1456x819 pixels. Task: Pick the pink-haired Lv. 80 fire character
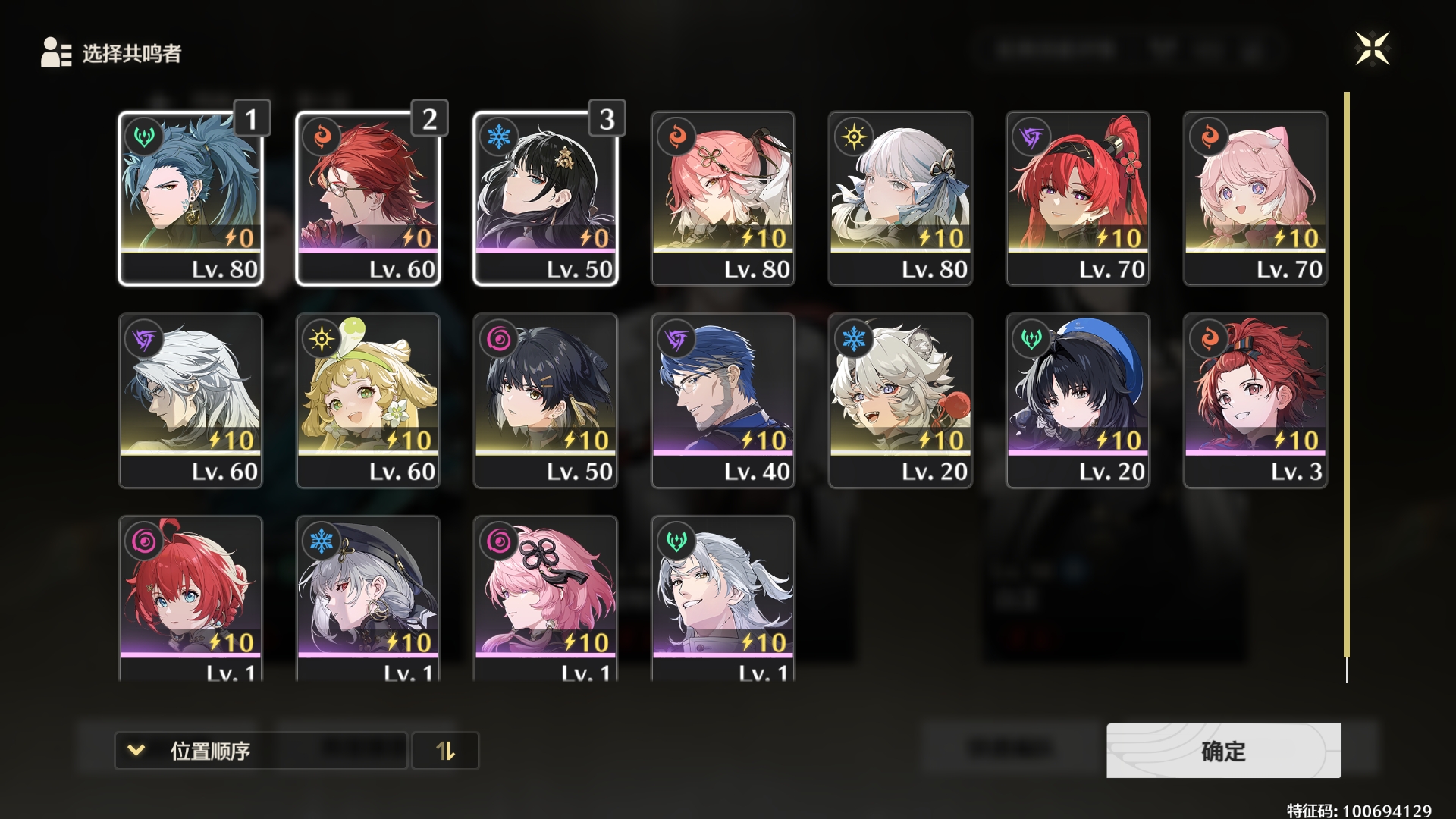[723, 199]
